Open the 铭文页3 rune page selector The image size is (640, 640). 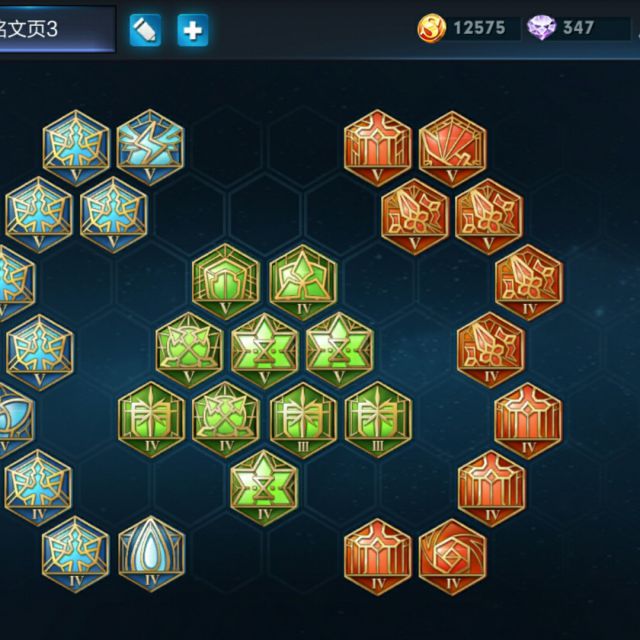[x=55, y=29]
